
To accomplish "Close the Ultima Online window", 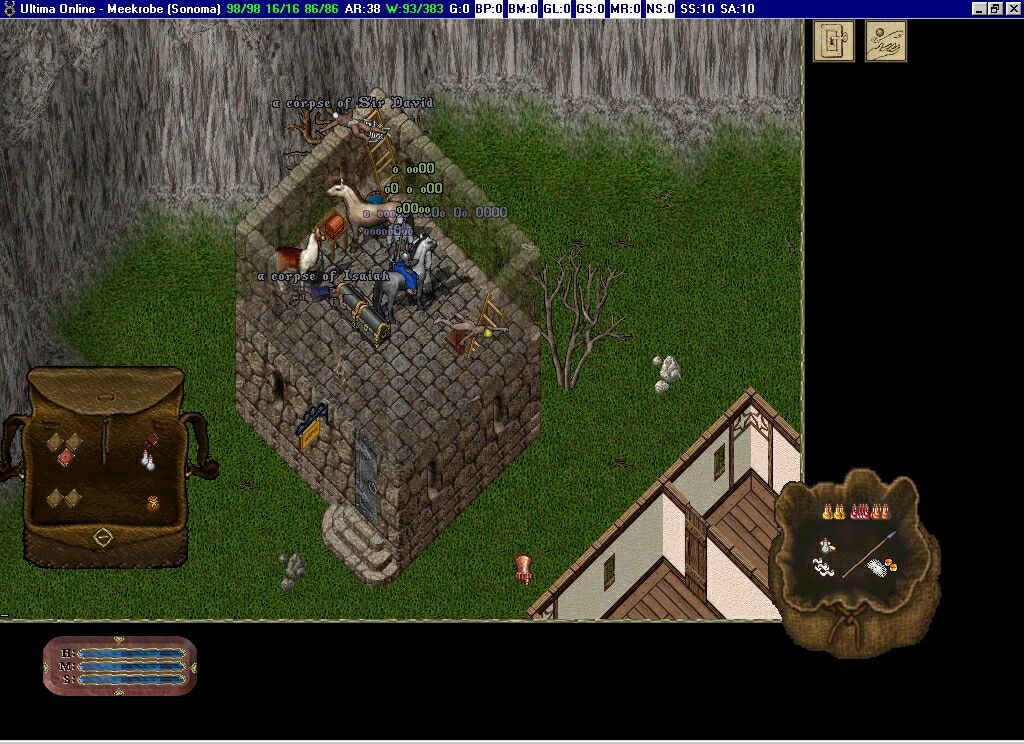I will tap(1012, 9).
